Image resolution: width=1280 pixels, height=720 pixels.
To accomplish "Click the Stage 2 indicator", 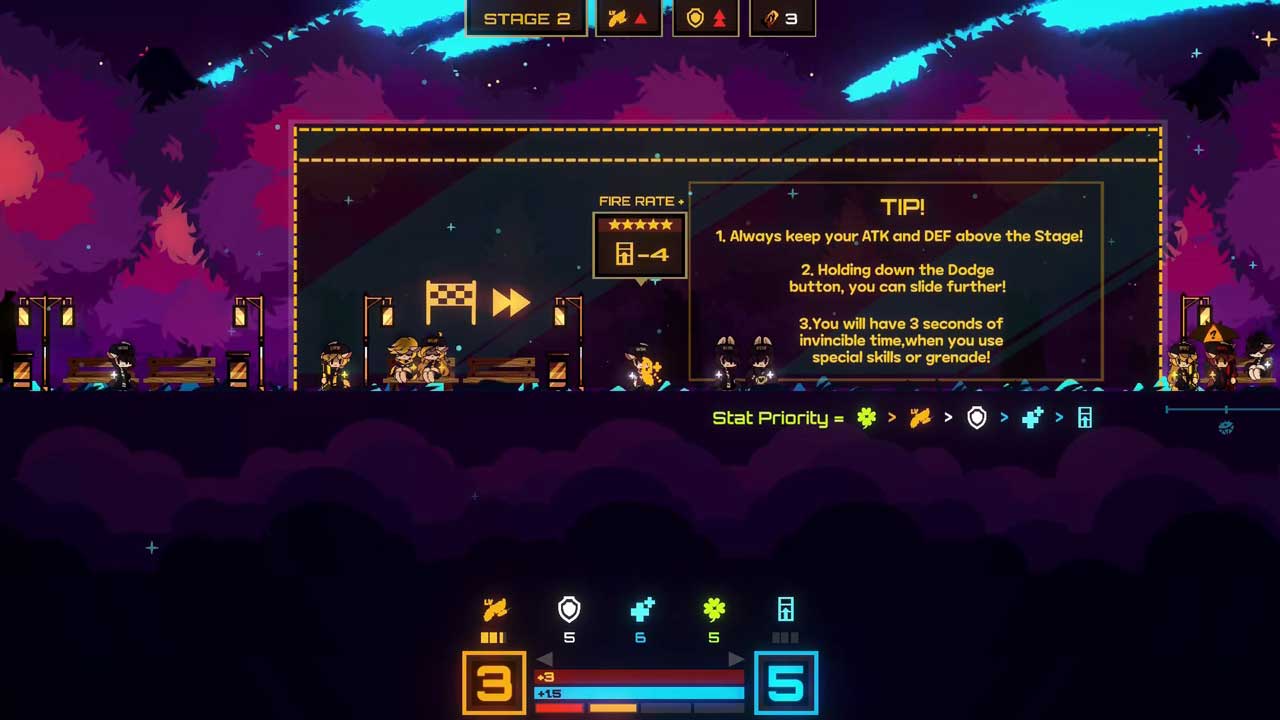I will pos(526,19).
